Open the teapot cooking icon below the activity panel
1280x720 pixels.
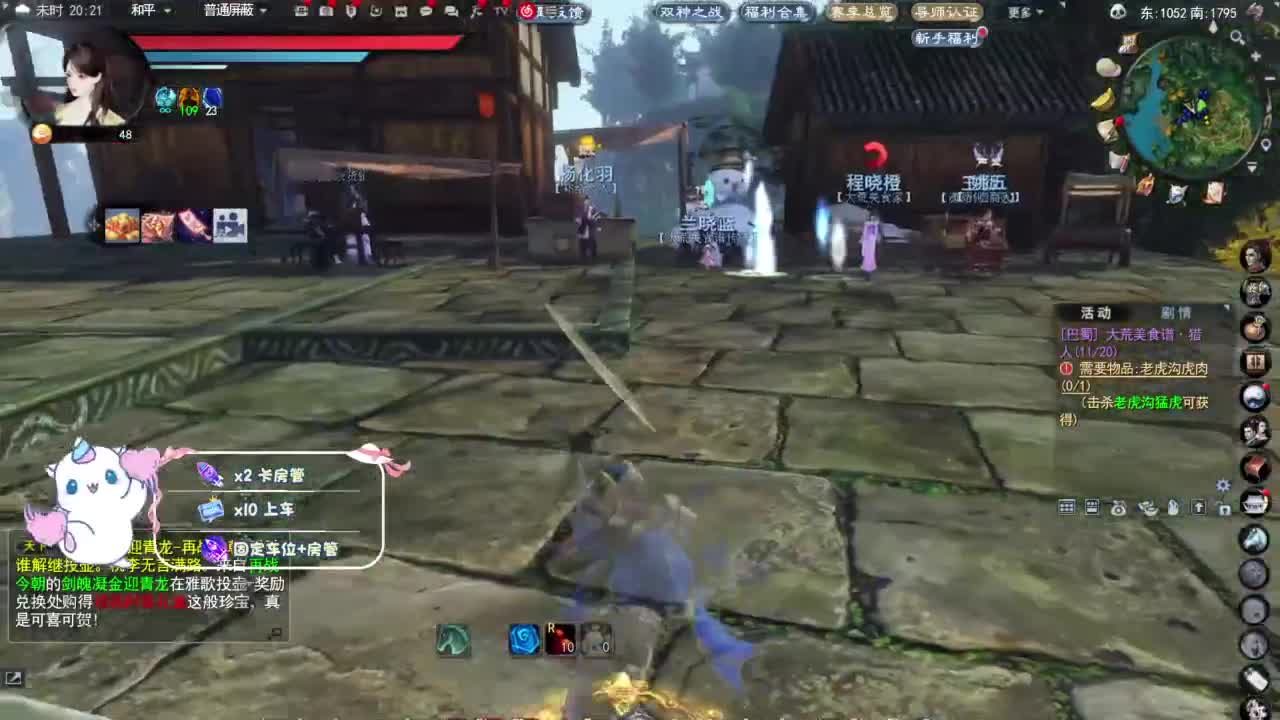(1117, 507)
